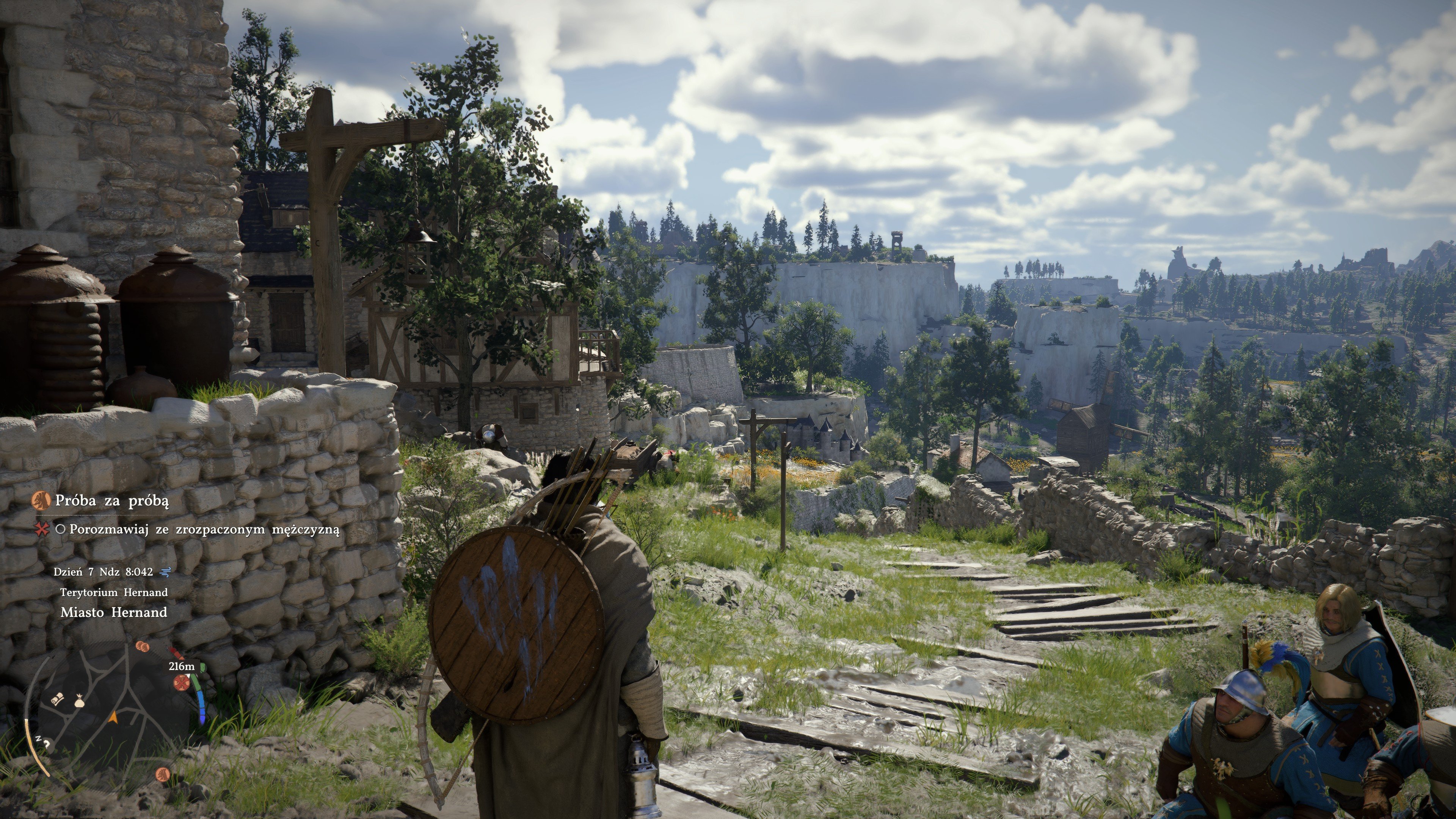Select the scroll marker on the minimap
Image resolution: width=1456 pixels, height=819 pixels.
click(58, 699)
